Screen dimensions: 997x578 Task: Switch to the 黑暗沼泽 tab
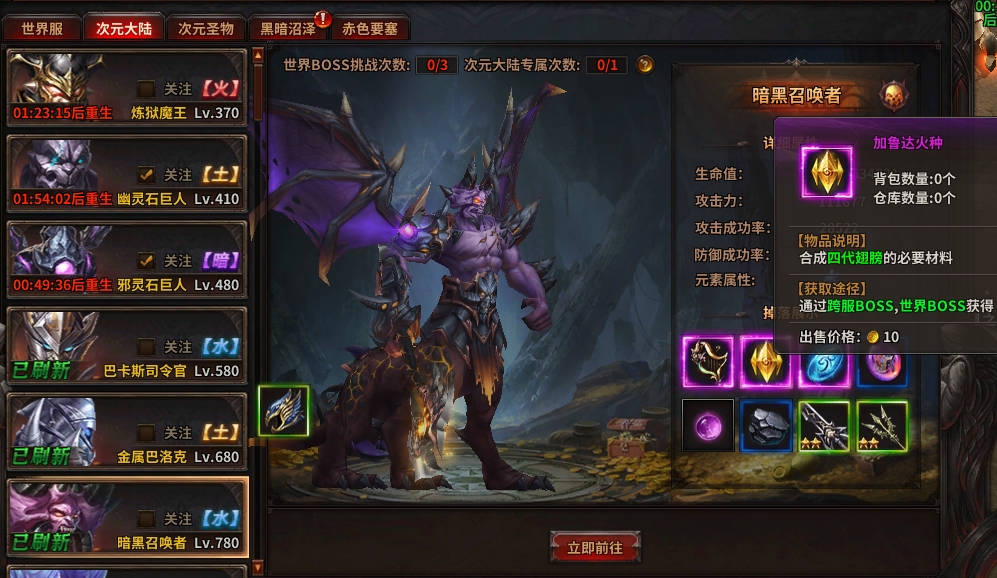click(x=288, y=29)
